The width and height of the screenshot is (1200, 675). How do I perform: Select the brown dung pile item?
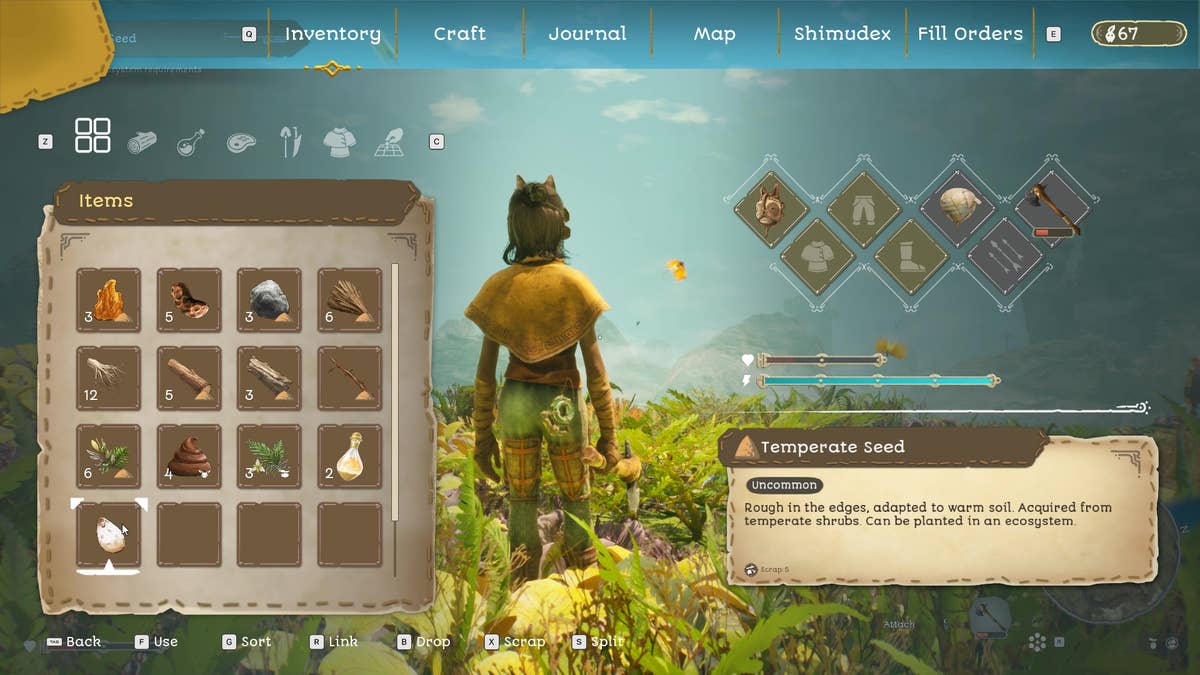(189, 457)
